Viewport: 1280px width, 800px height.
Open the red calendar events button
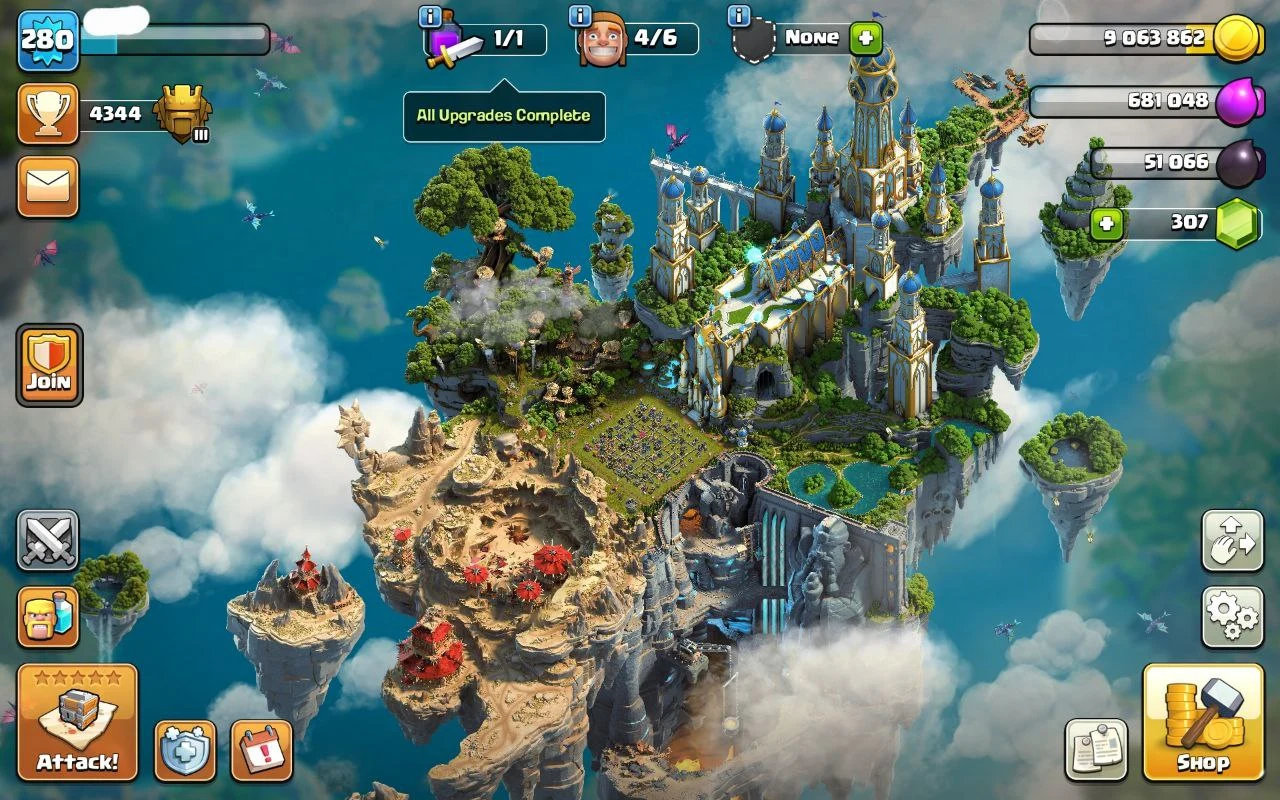pos(262,750)
